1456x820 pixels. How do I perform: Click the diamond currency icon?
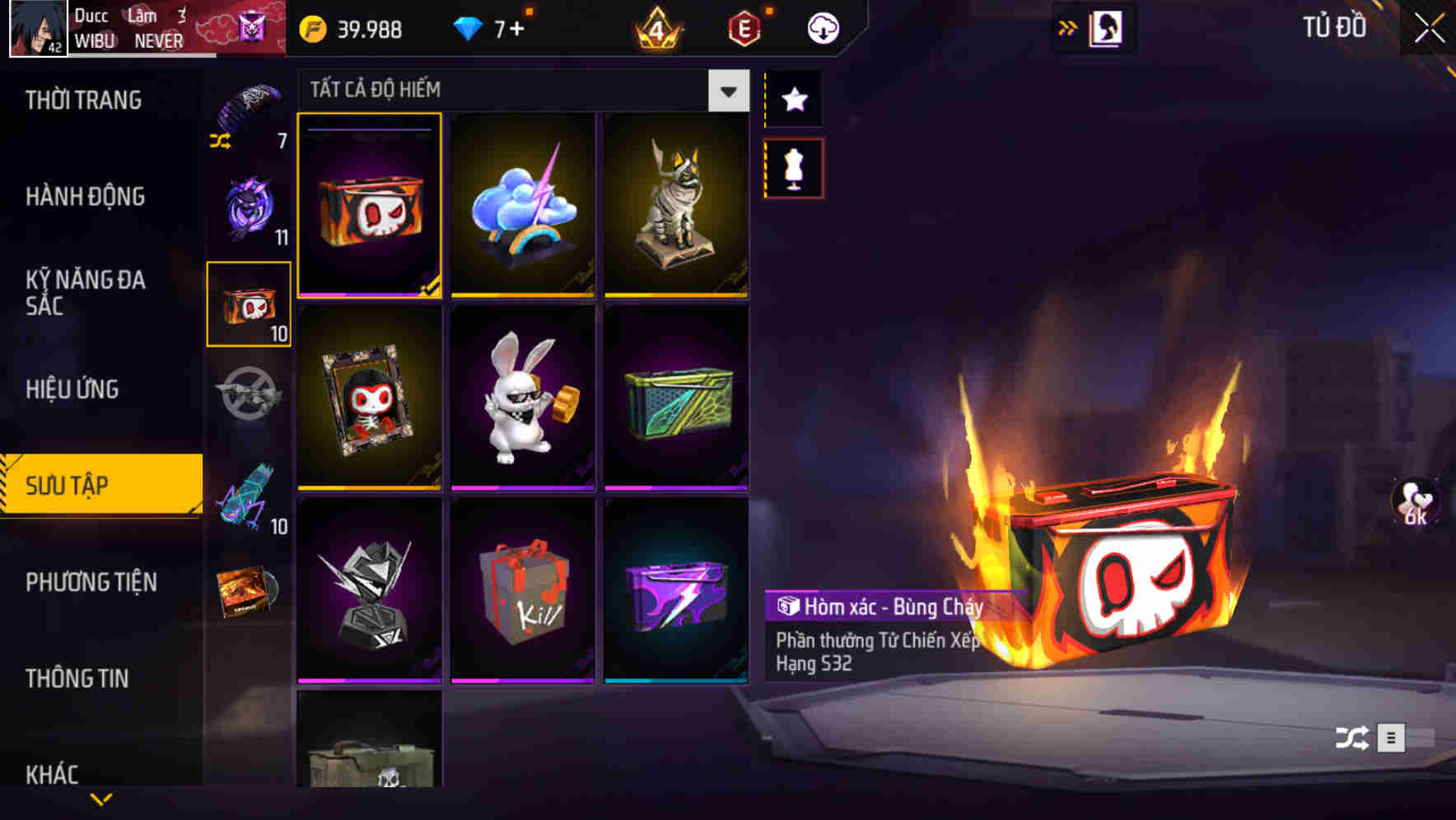pyautogui.click(x=469, y=28)
